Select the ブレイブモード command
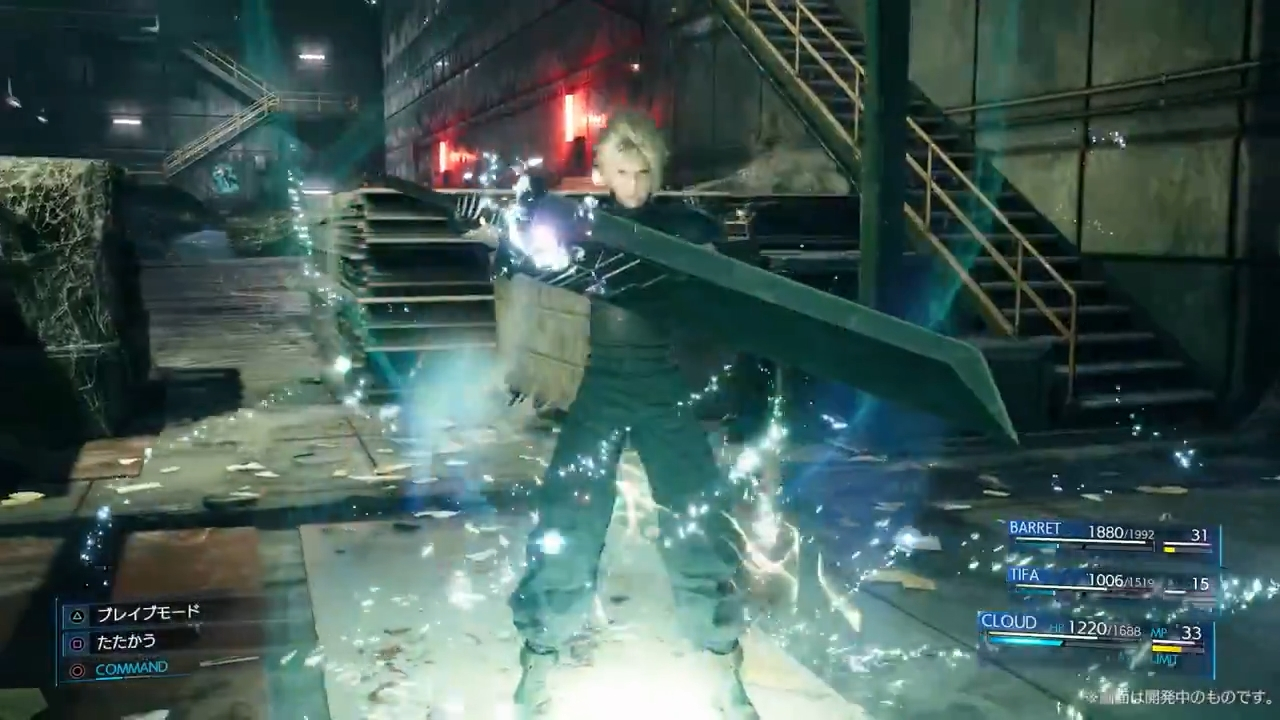1280x720 pixels. click(146, 614)
